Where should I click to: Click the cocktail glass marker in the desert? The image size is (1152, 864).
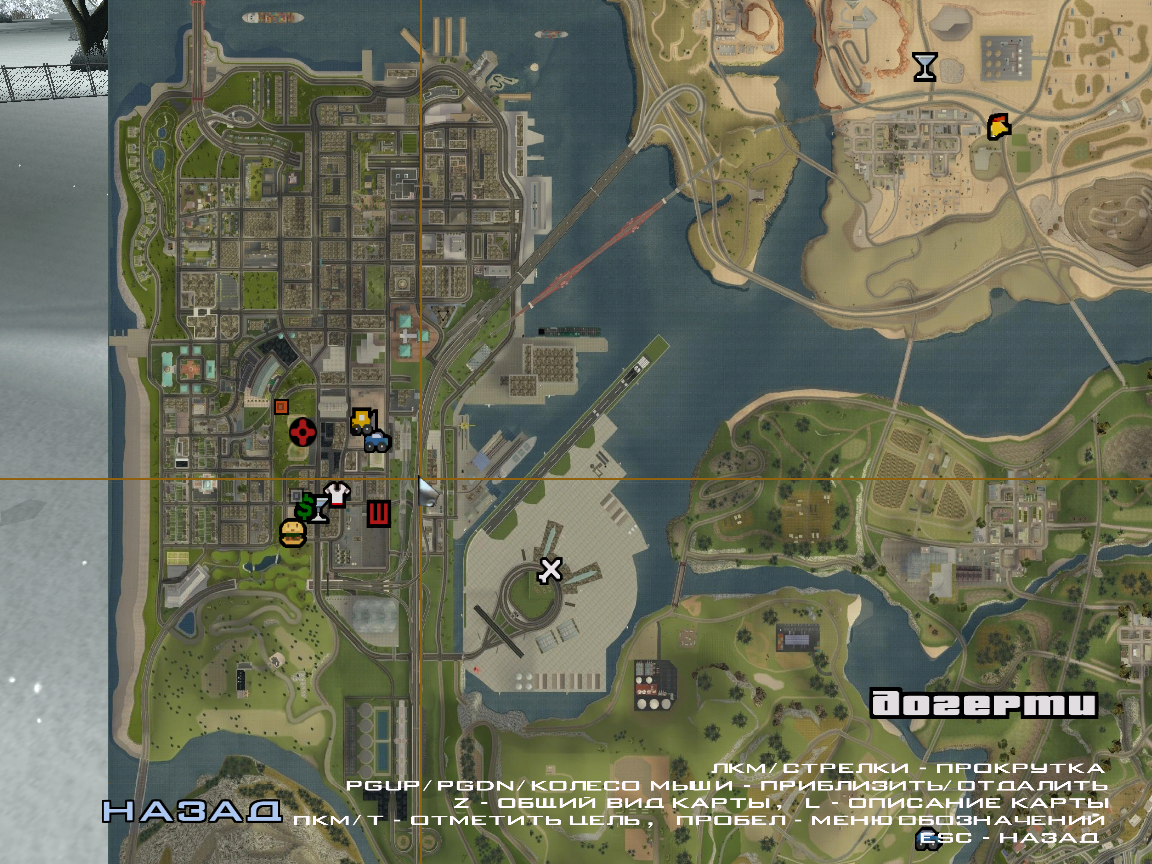[x=926, y=67]
